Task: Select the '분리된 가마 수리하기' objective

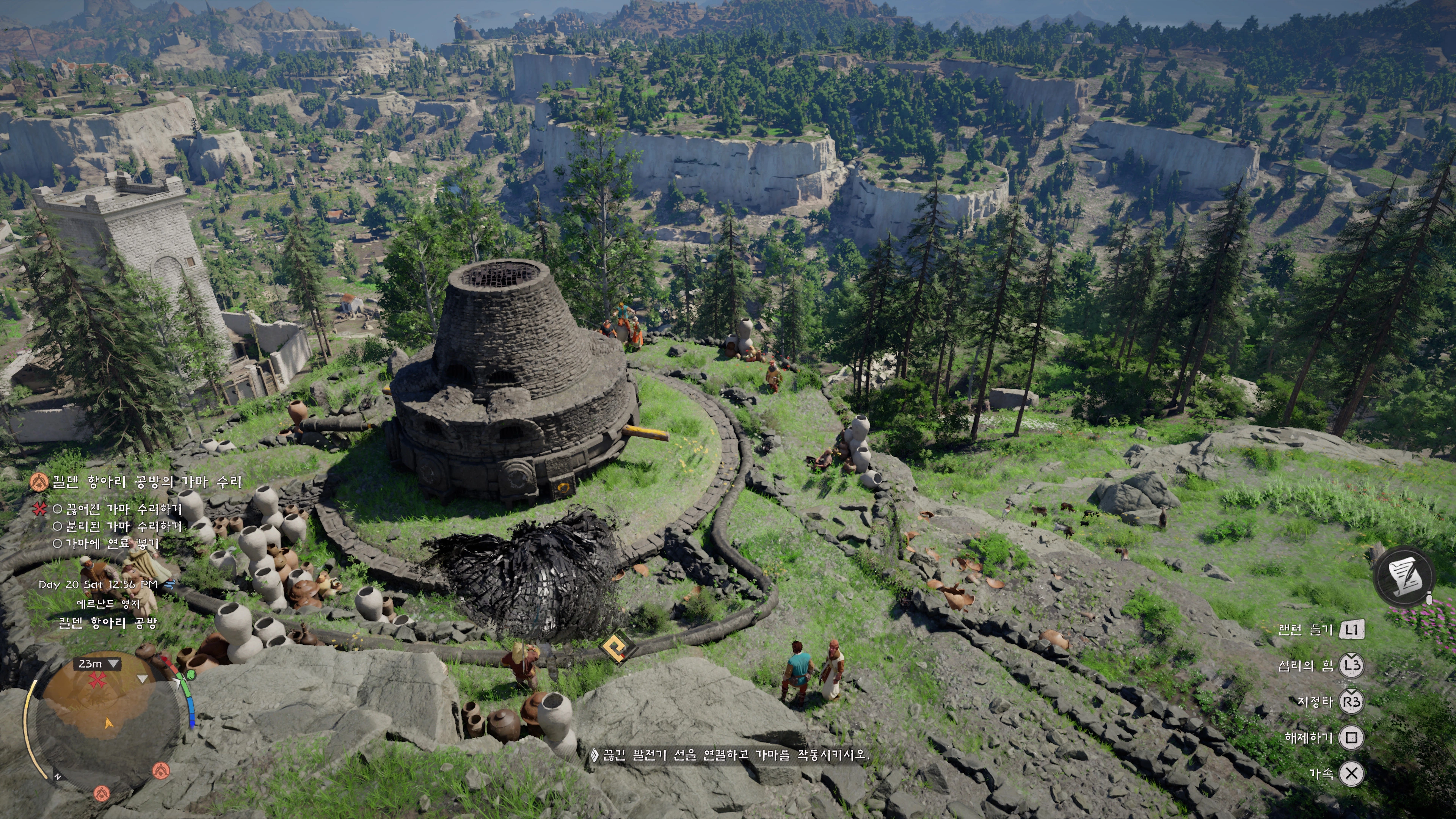Action: click(x=124, y=527)
